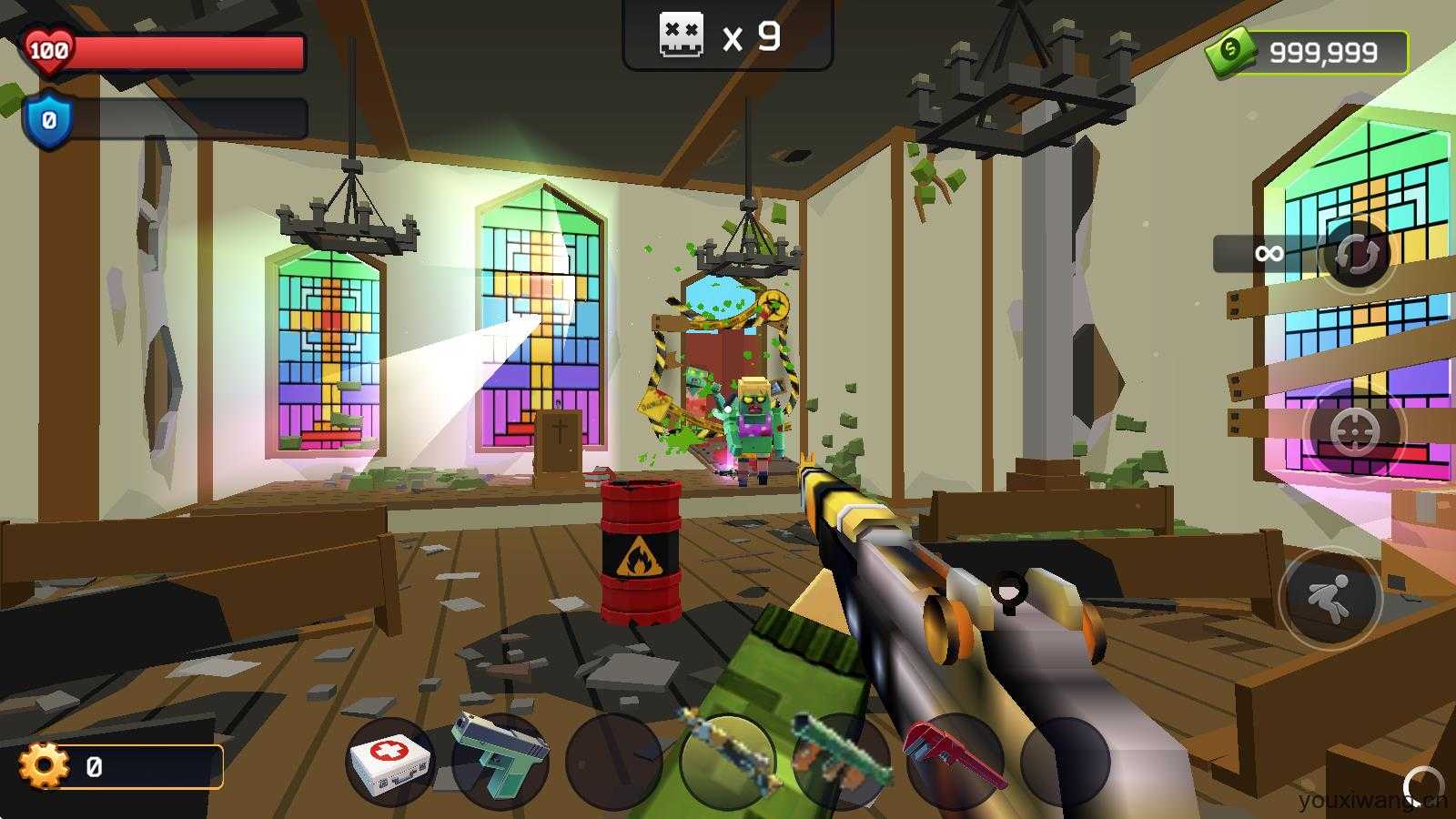Switch to the green submachine gun
The image size is (1456, 819).
[x=841, y=761]
